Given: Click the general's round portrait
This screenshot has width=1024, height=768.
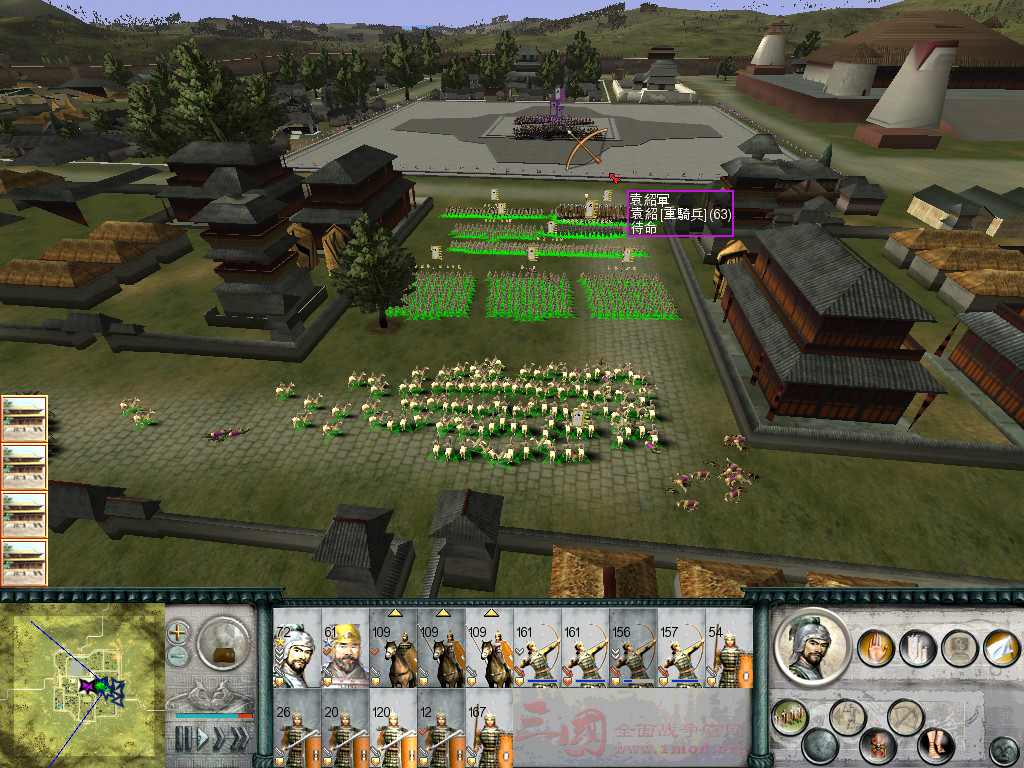Looking at the screenshot, I should 811,646.
